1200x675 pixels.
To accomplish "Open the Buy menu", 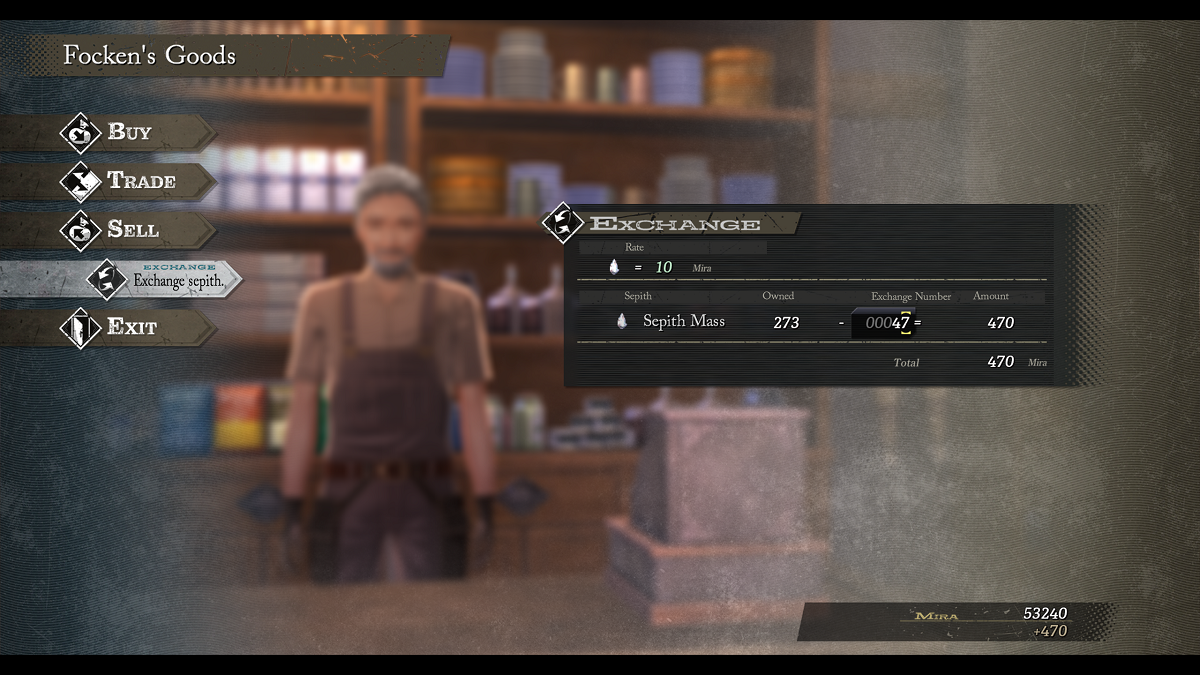I will 129,132.
